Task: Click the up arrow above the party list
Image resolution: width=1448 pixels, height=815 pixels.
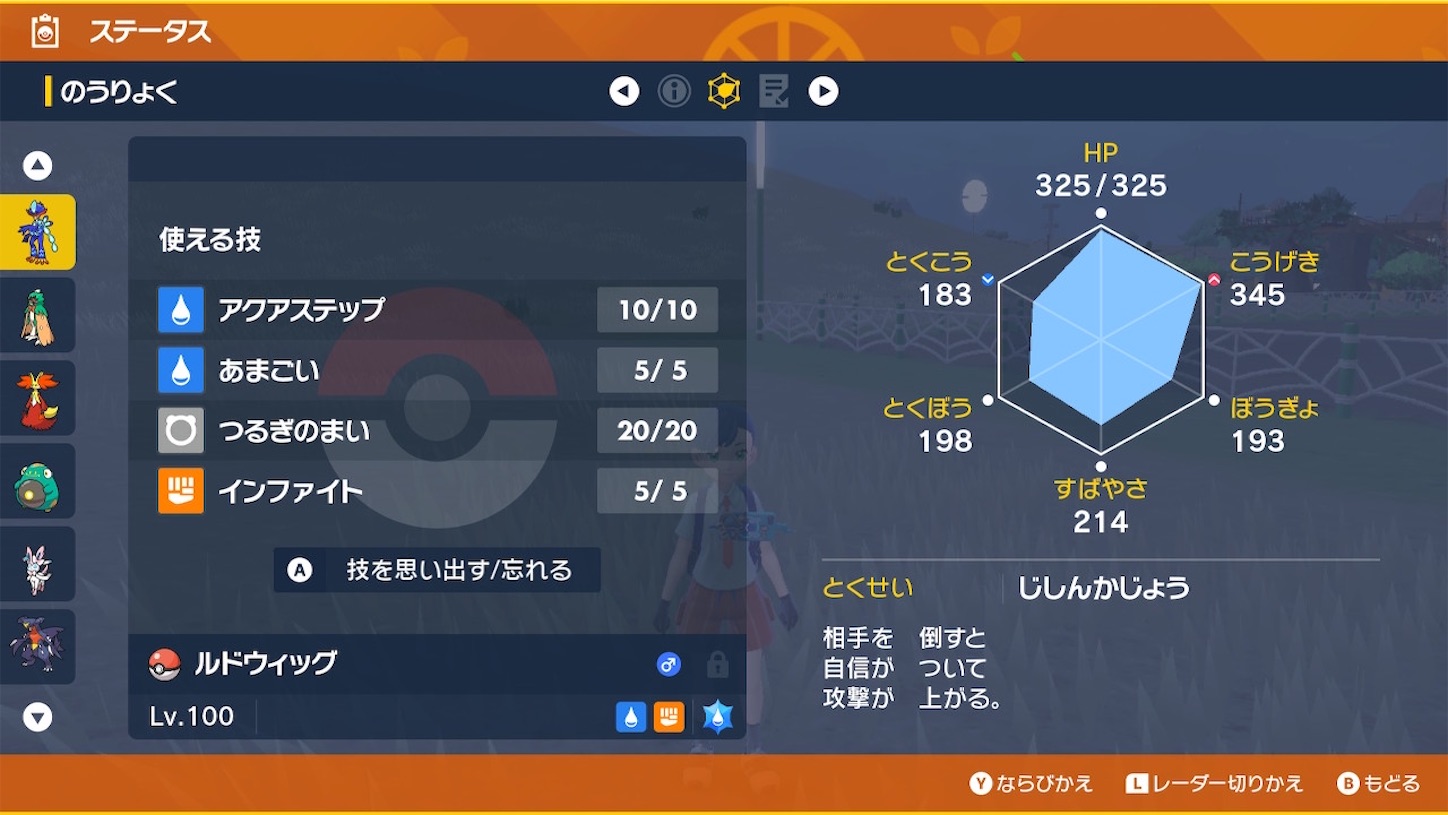Action: click(x=37, y=165)
